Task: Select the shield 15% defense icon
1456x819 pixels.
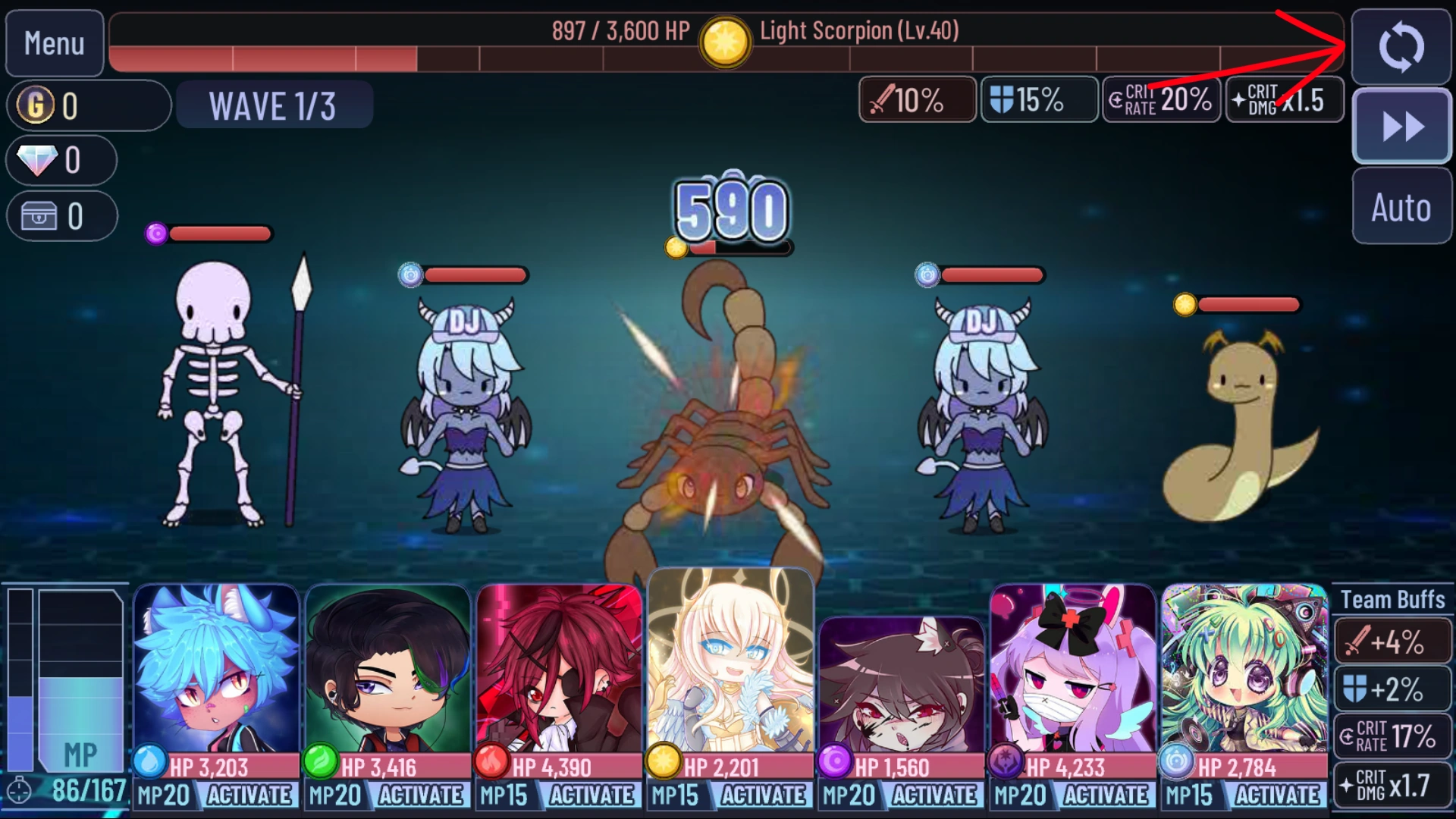Action: 1037,99
